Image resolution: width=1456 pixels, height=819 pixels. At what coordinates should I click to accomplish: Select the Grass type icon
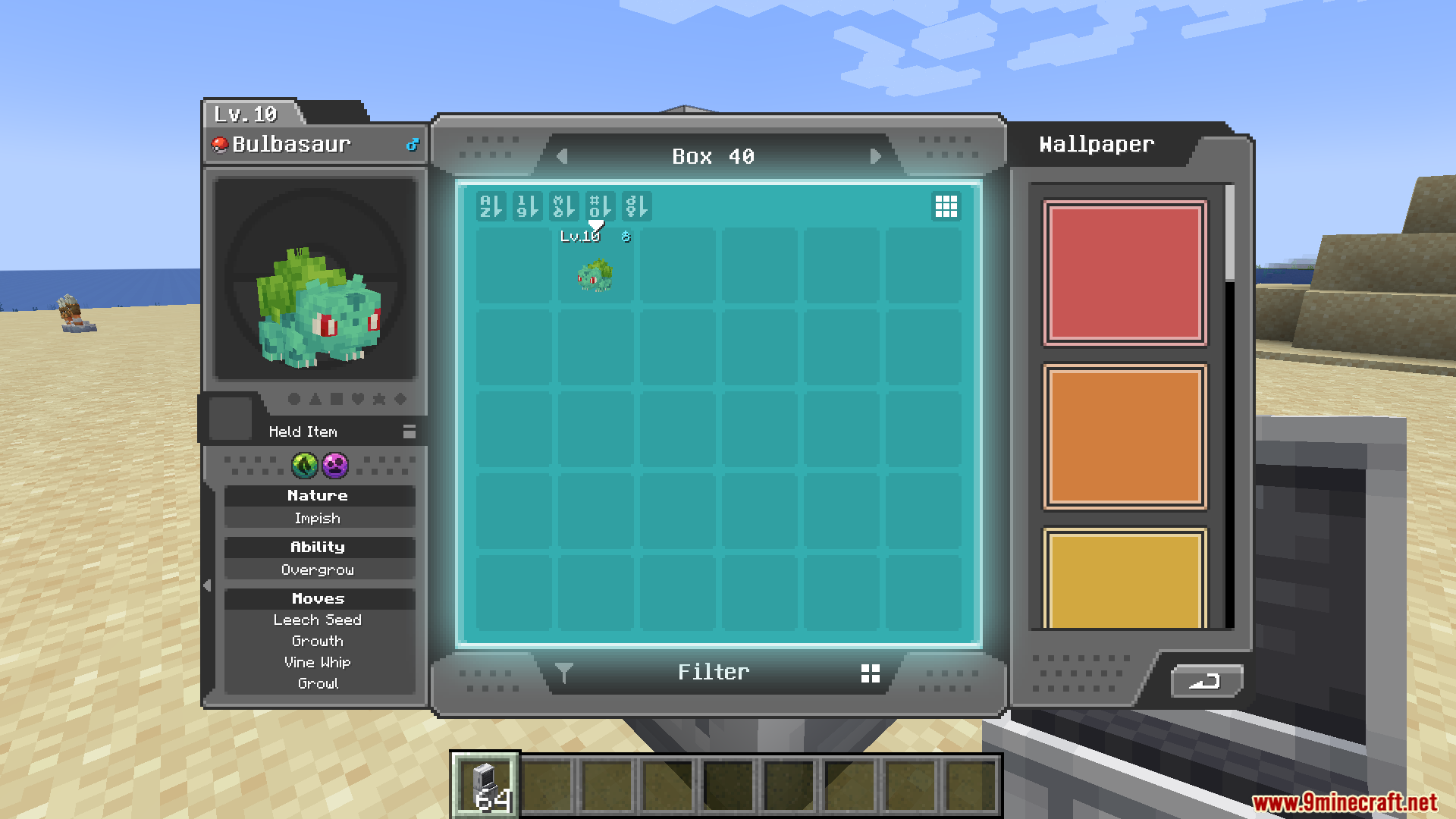(304, 466)
